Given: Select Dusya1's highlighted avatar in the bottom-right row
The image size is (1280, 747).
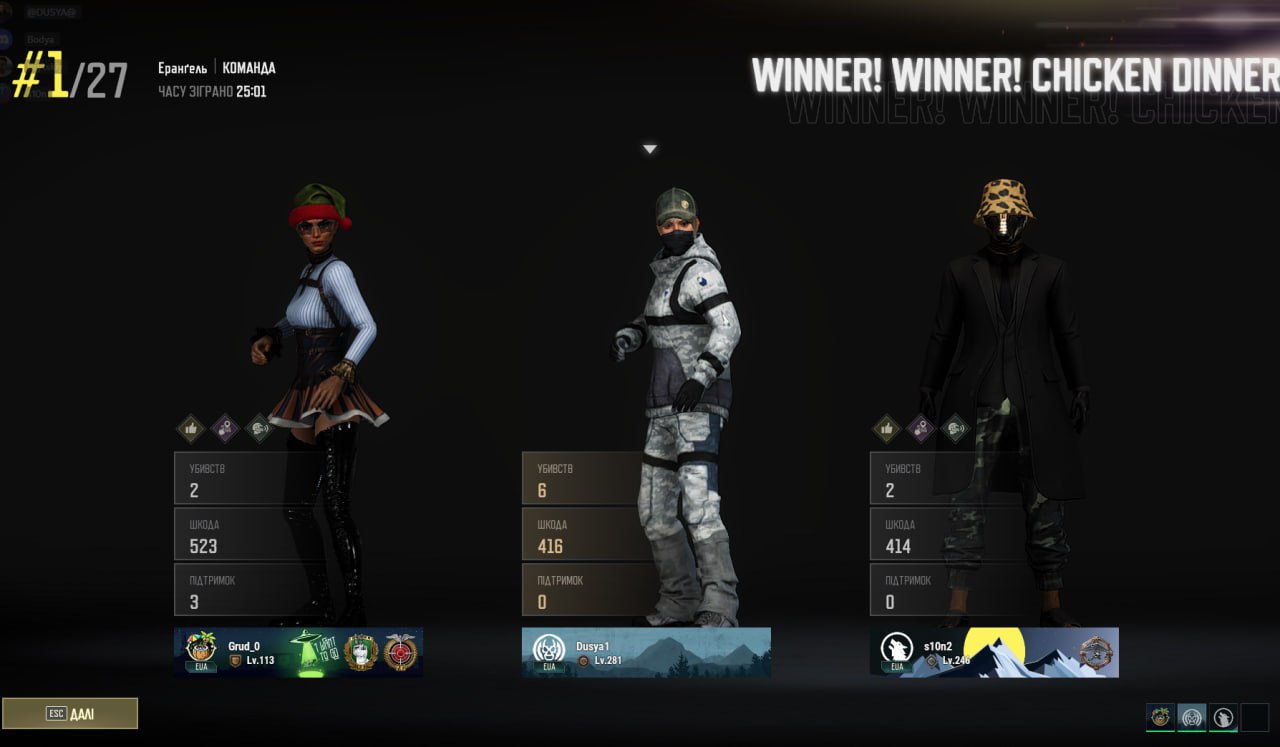Looking at the screenshot, I should coord(1192,716).
